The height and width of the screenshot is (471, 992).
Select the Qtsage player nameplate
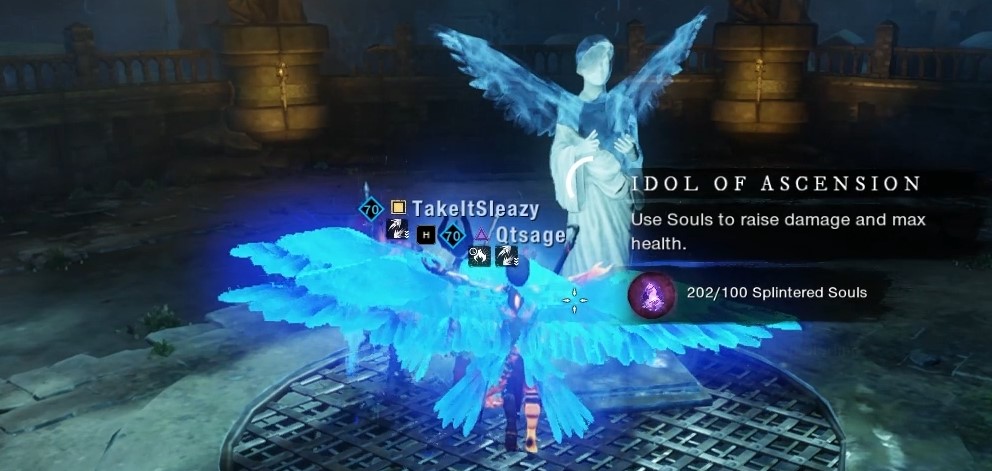(530, 235)
